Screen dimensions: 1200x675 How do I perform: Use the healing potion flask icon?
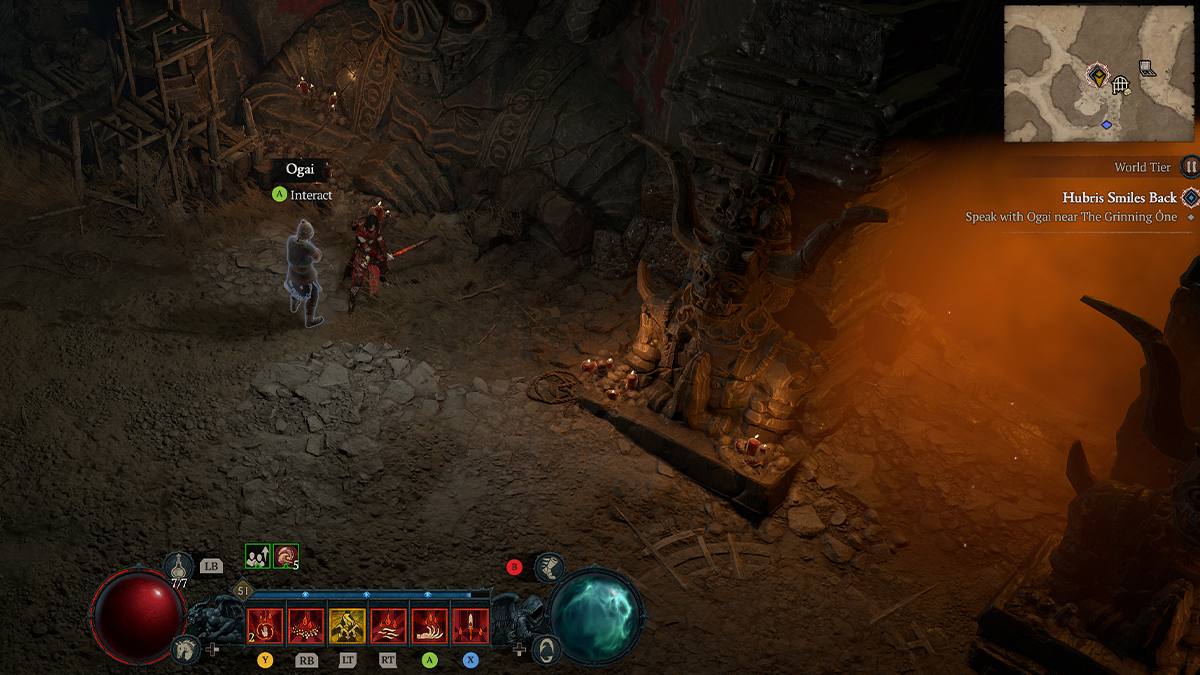[179, 566]
